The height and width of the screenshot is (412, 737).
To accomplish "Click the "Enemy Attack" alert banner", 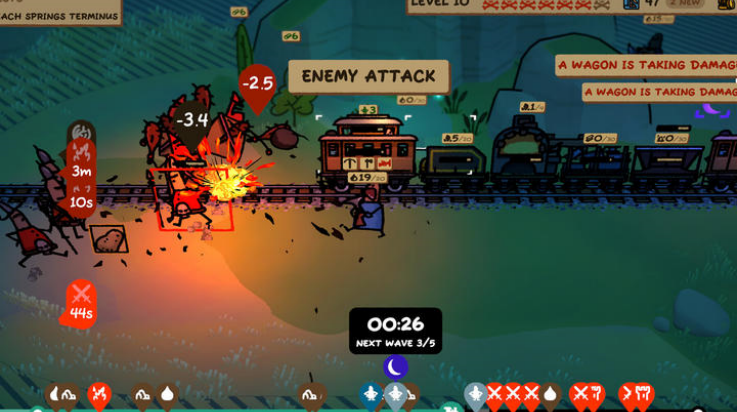I will click(368, 76).
